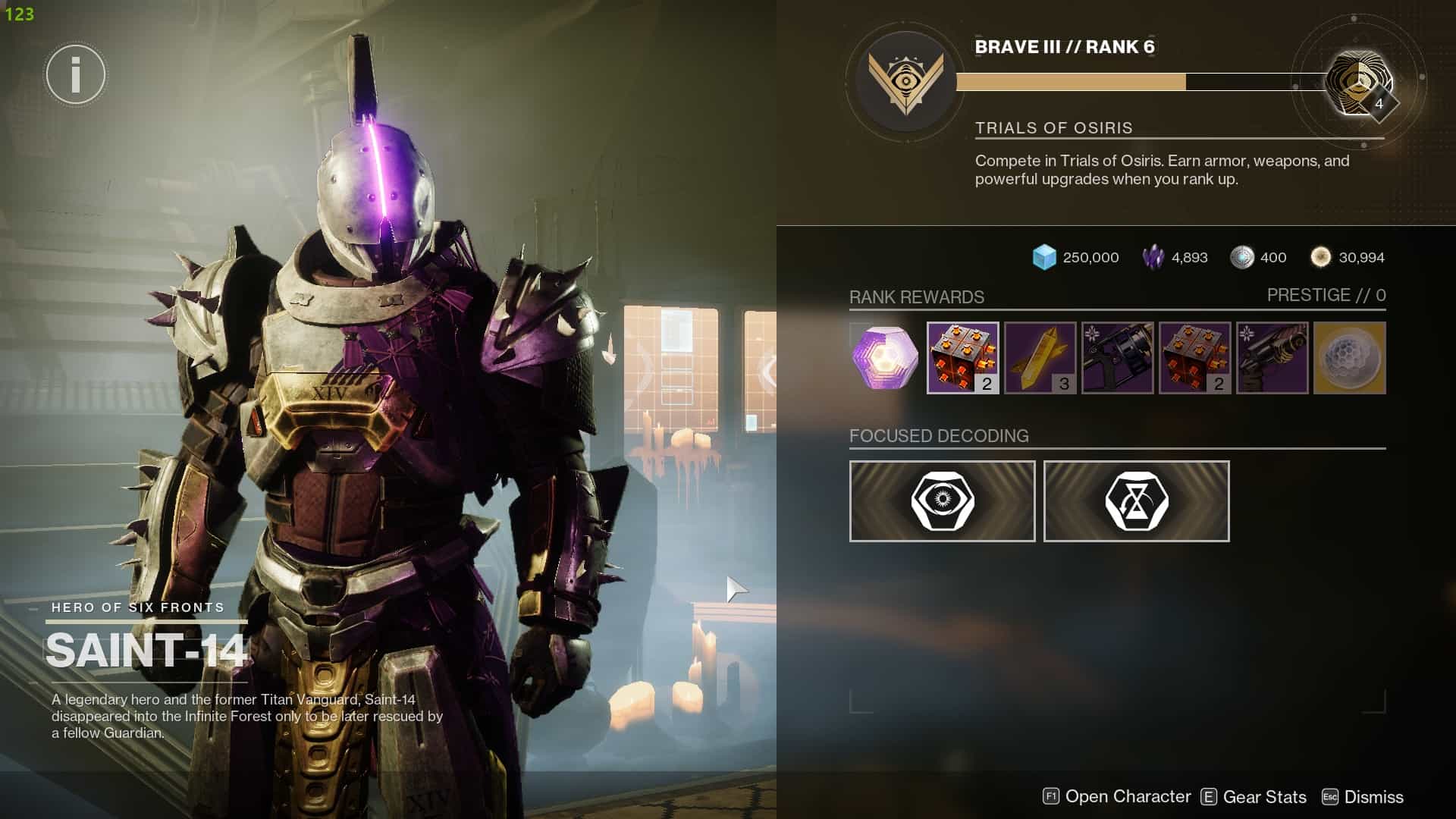The height and width of the screenshot is (819, 1456).
Task: Click the last spherical rank reward
Action: point(1350,358)
